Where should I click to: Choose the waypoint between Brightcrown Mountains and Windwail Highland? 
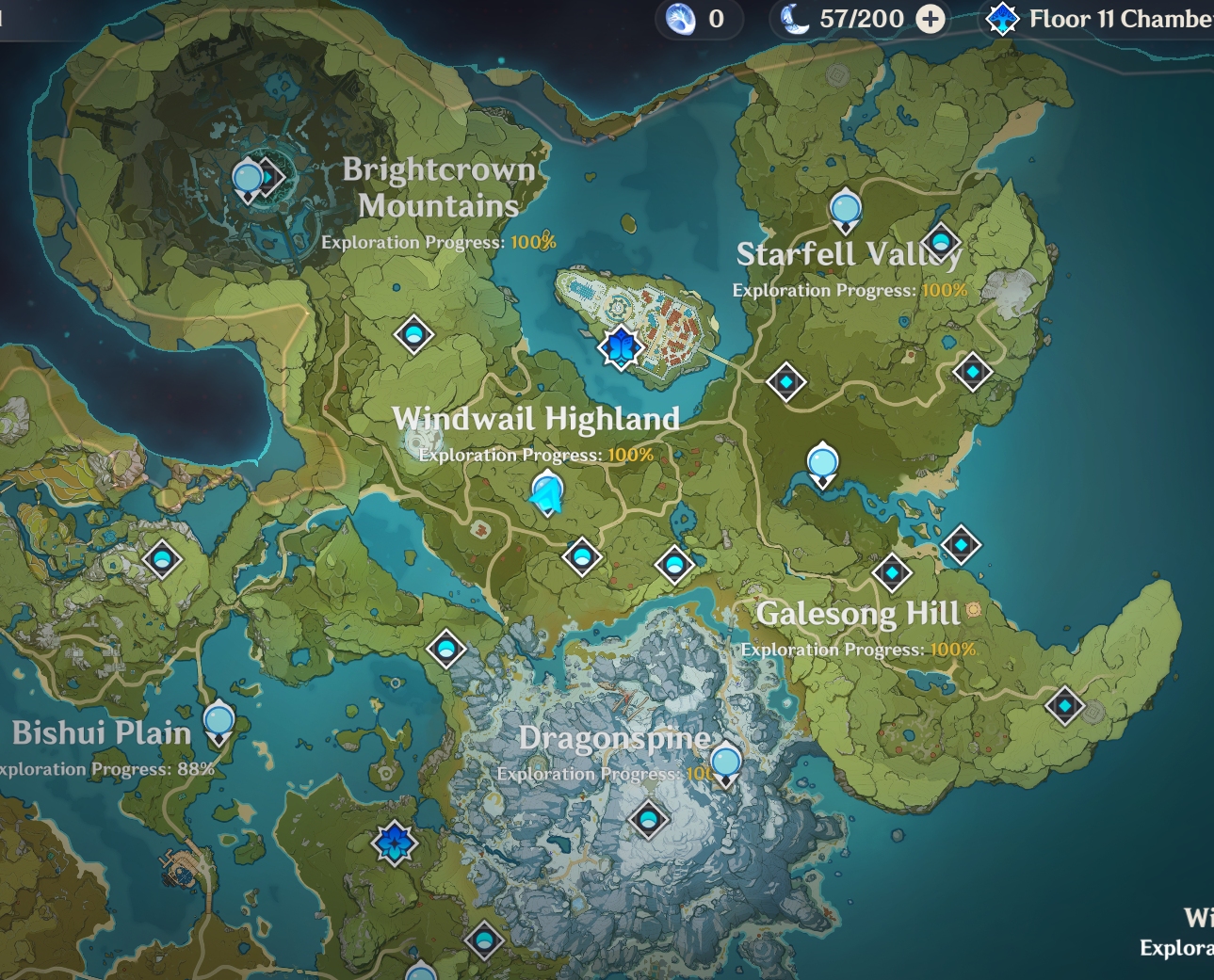(x=413, y=333)
